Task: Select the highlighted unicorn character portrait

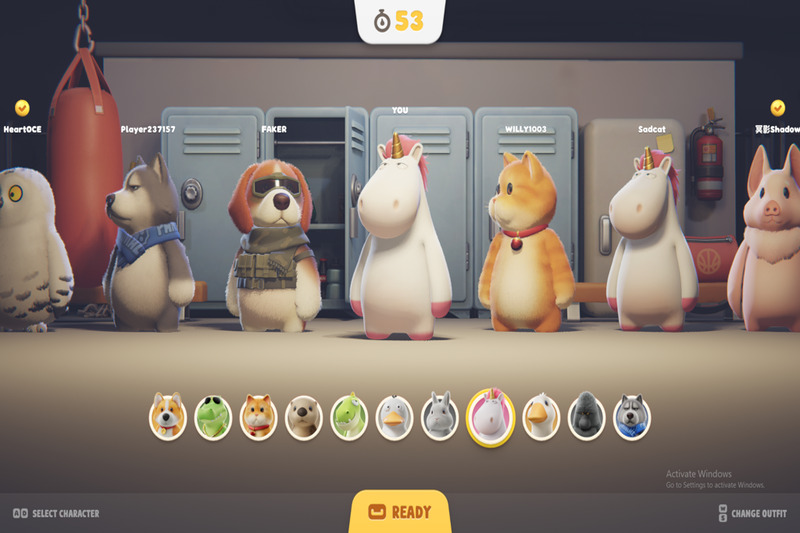Action: point(490,416)
